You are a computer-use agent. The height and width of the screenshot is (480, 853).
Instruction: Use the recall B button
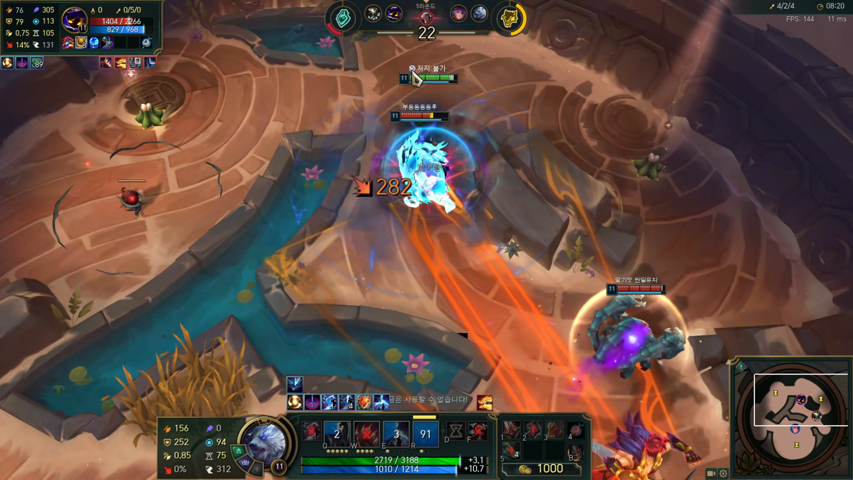[x=575, y=453]
